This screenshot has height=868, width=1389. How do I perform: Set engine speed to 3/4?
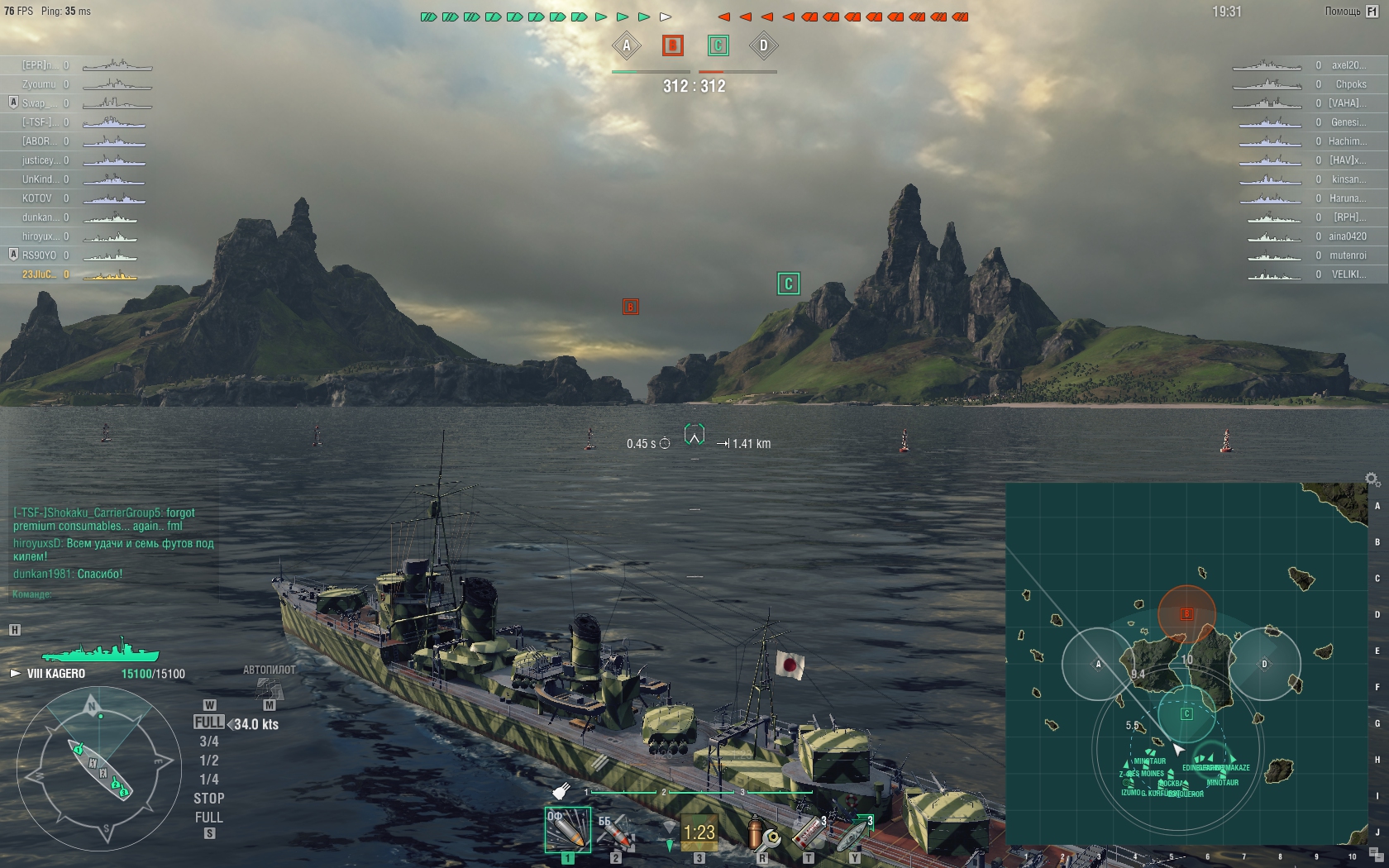[x=208, y=742]
